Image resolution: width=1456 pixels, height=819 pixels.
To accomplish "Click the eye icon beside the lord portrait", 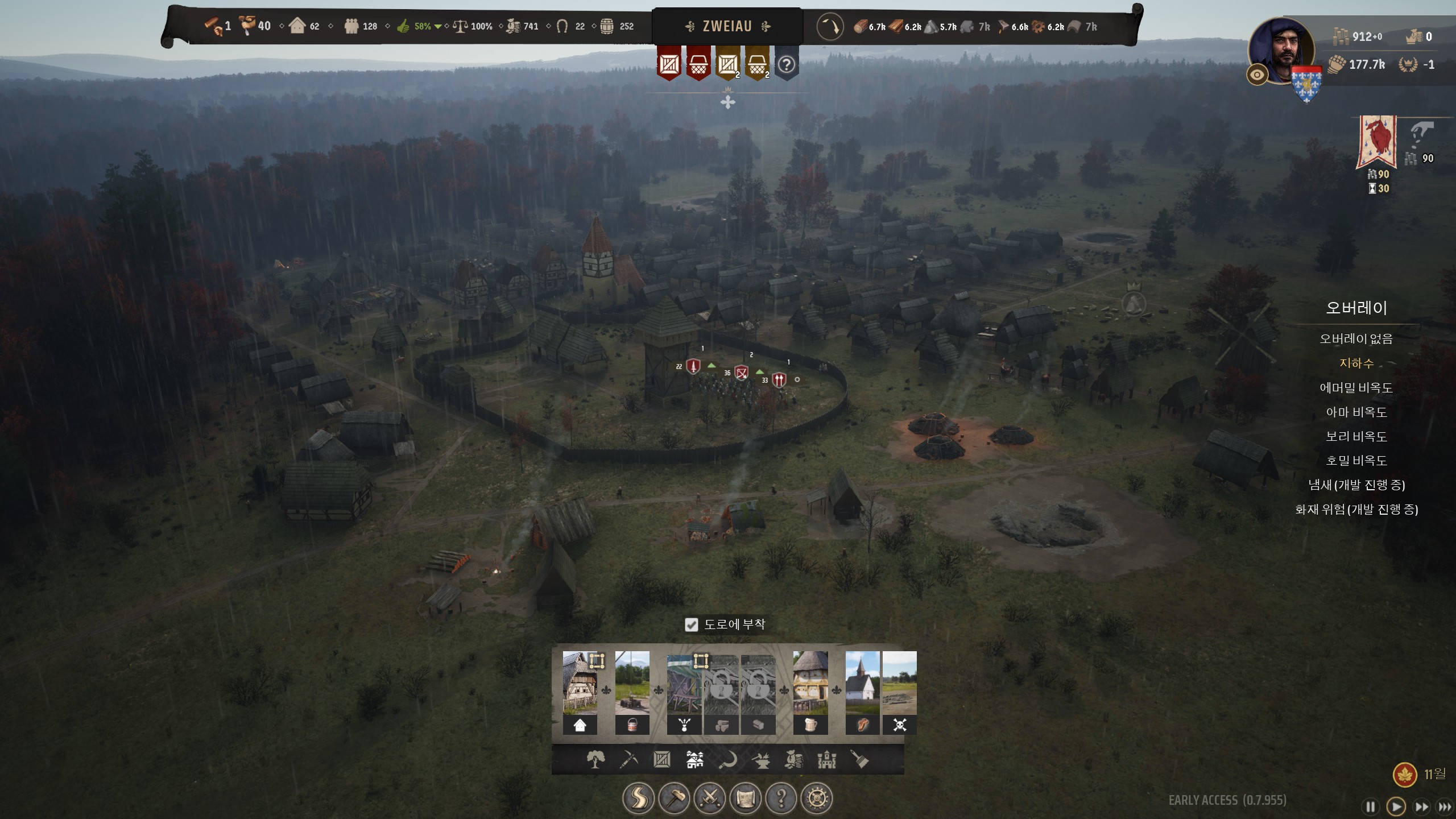I will coord(1257,75).
